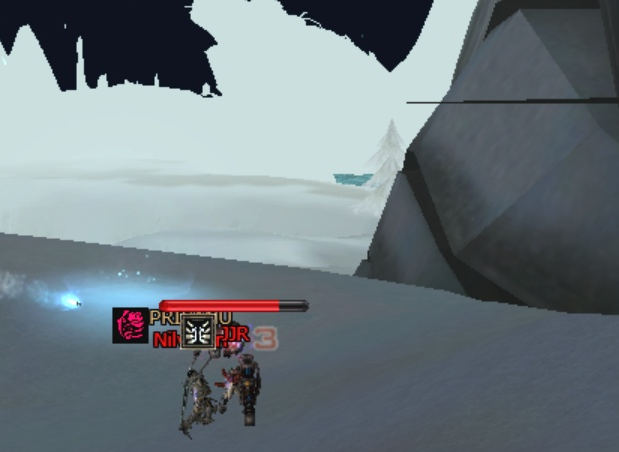Click the red guild emblem on the nameplate
Image resolution: width=619 pixels, height=452 pixels.
click(x=130, y=325)
